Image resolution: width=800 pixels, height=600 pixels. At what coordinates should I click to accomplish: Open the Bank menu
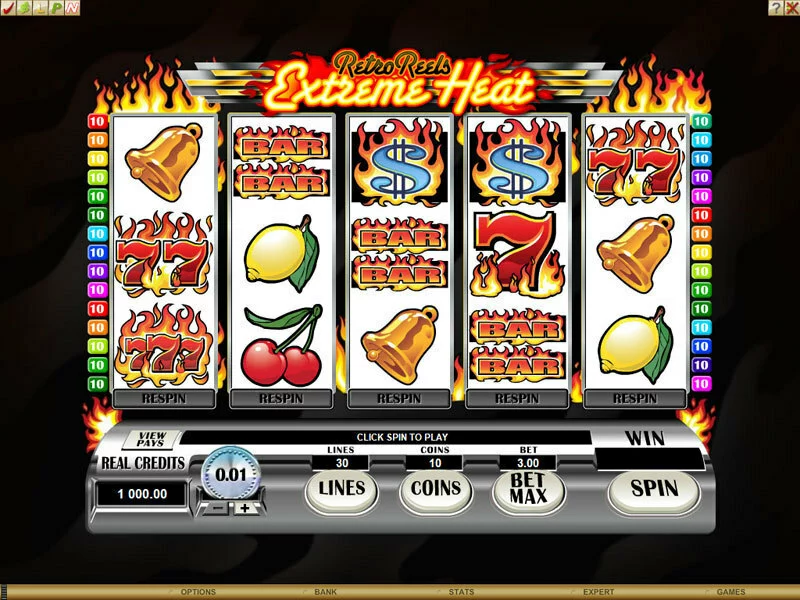tap(325, 592)
